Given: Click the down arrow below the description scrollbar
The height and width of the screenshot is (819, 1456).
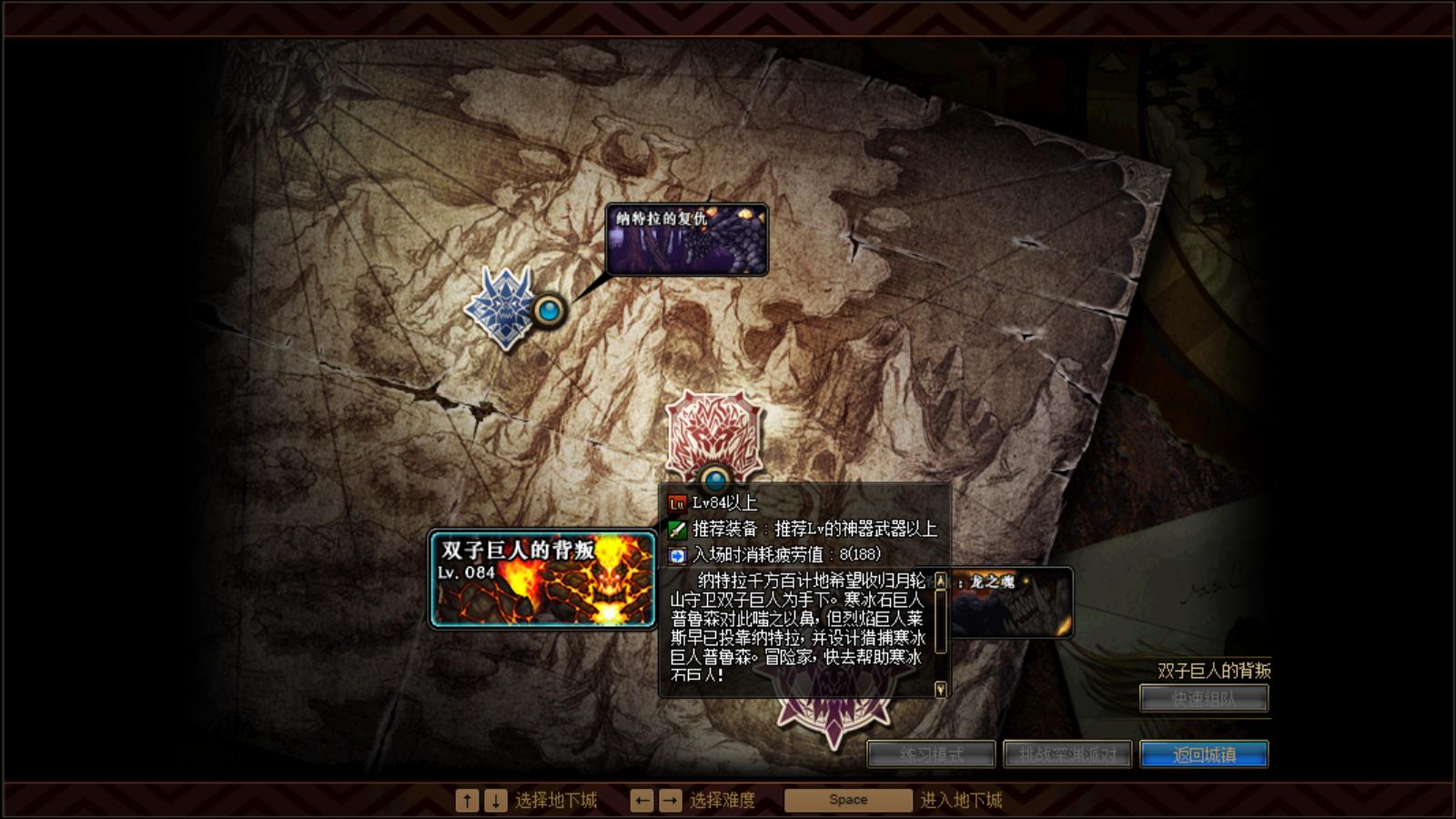Looking at the screenshot, I should pyautogui.click(x=942, y=692).
